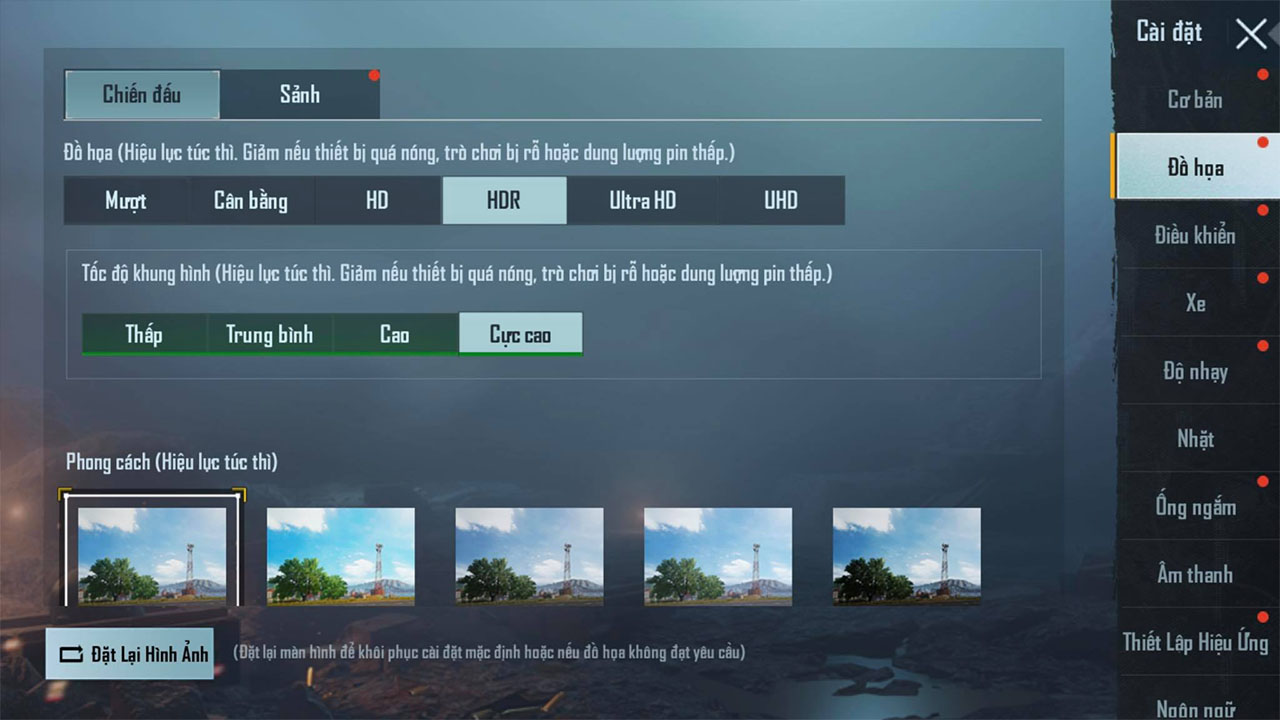Set frame rate to Trung bình
This screenshot has height=720, width=1280.
(269, 334)
